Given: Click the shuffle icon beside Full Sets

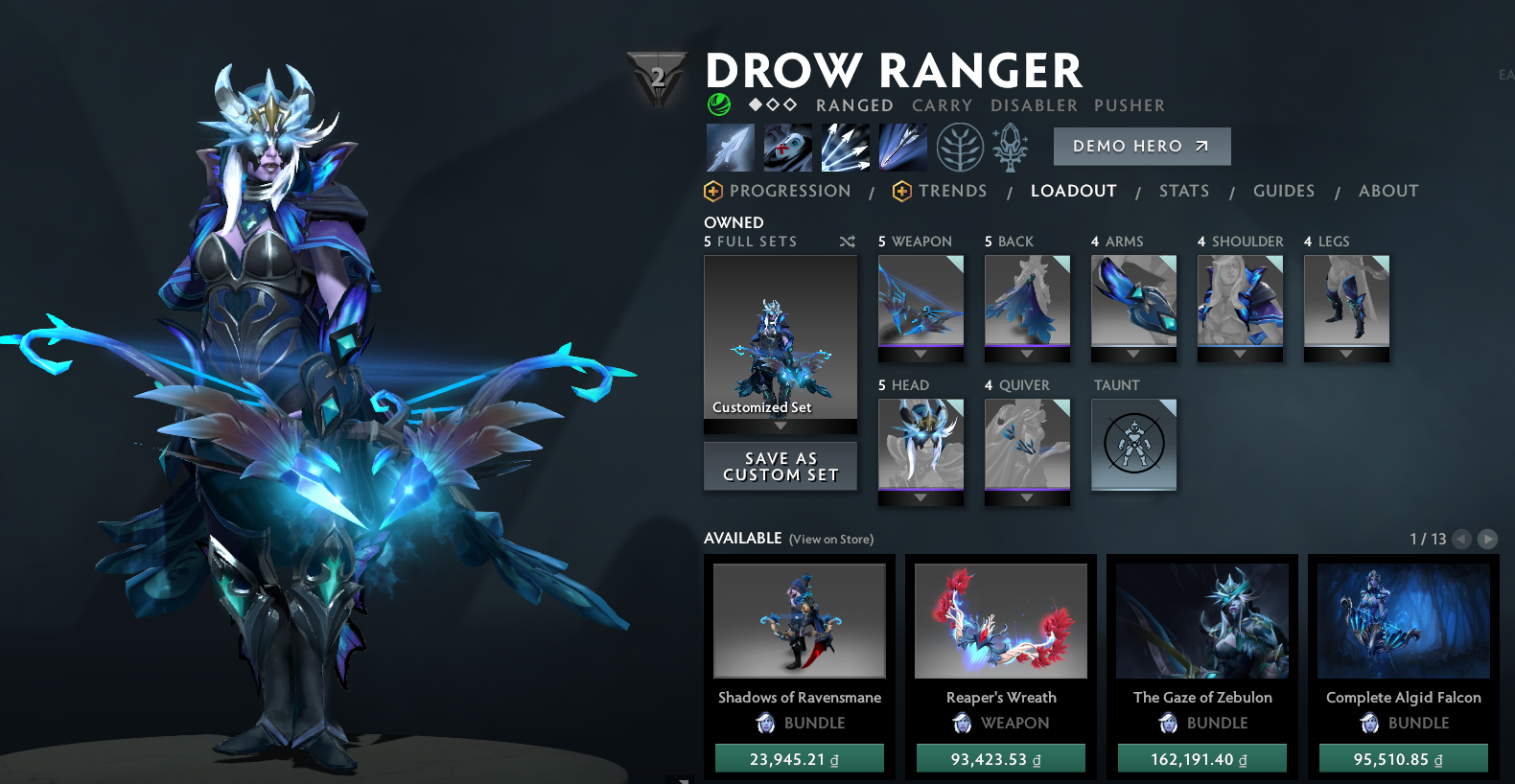Looking at the screenshot, I should pyautogui.click(x=848, y=242).
